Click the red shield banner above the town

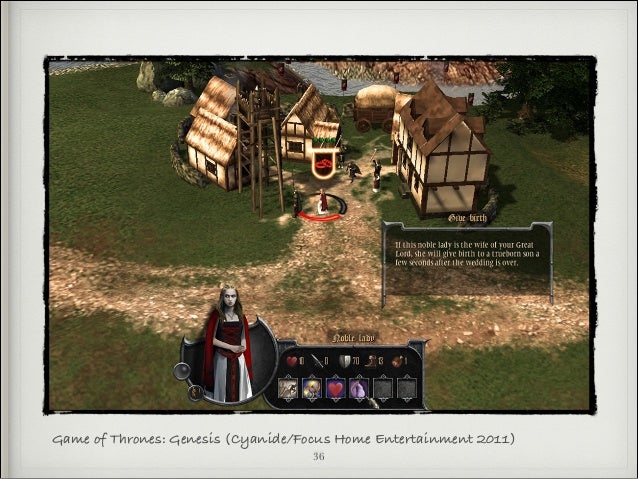tap(323, 165)
